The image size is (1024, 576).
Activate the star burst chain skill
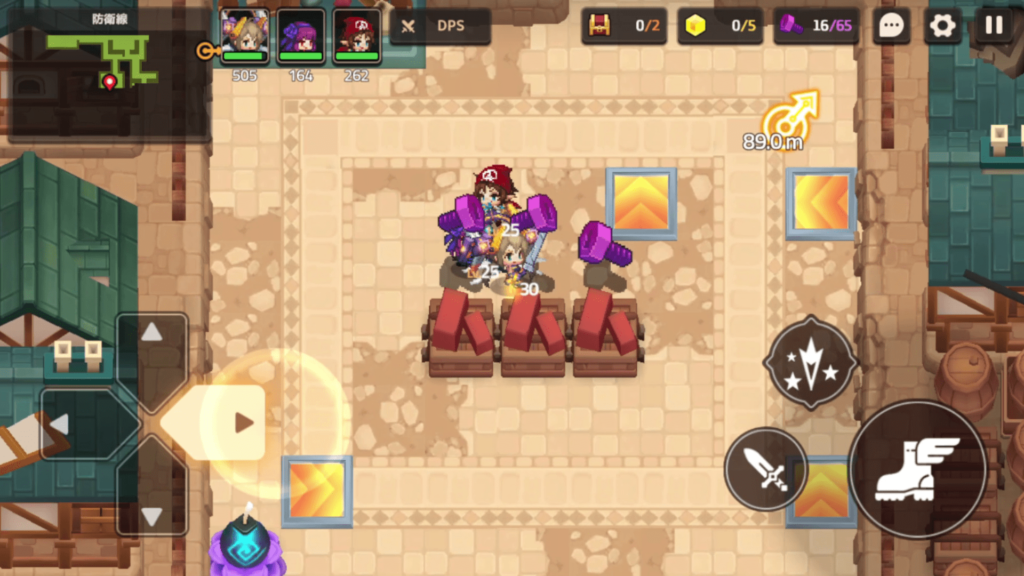pyautogui.click(x=810, y=361)
